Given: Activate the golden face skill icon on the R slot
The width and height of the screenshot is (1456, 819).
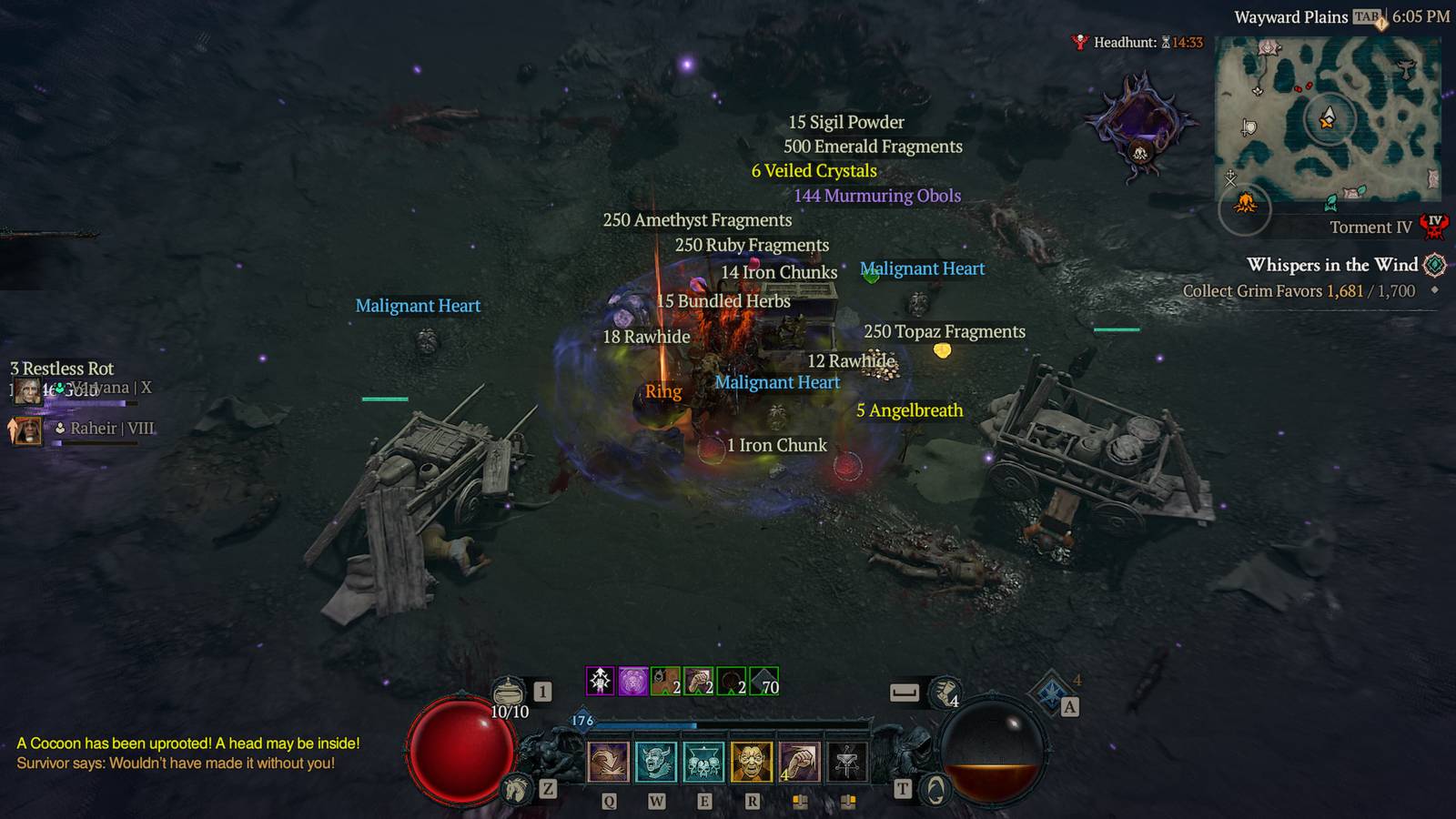Looking at the screenshot, I should pyautogui.click(x=751, y=763).
